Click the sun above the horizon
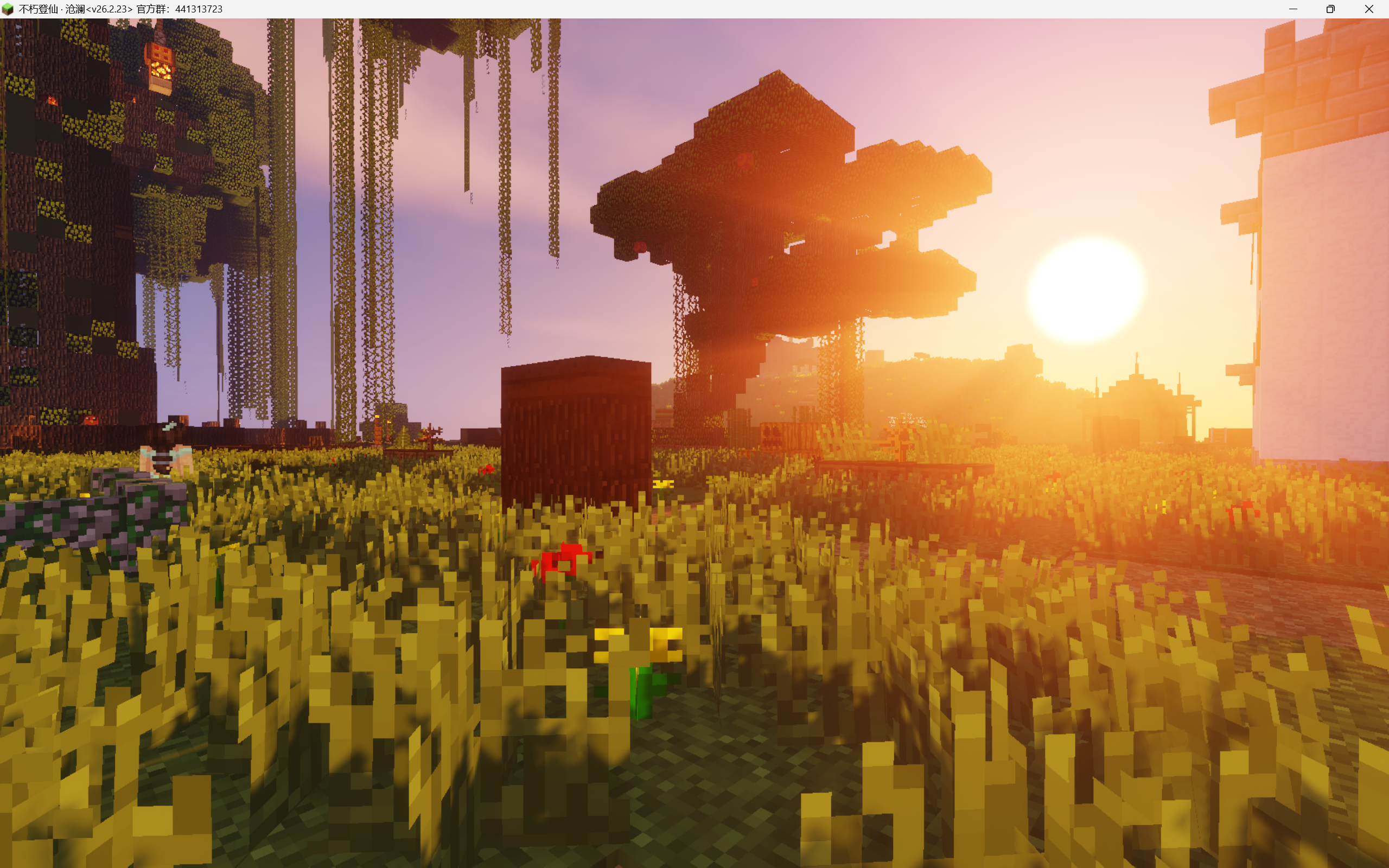Screen dimensions: 1389x868 coord(1088,286)
